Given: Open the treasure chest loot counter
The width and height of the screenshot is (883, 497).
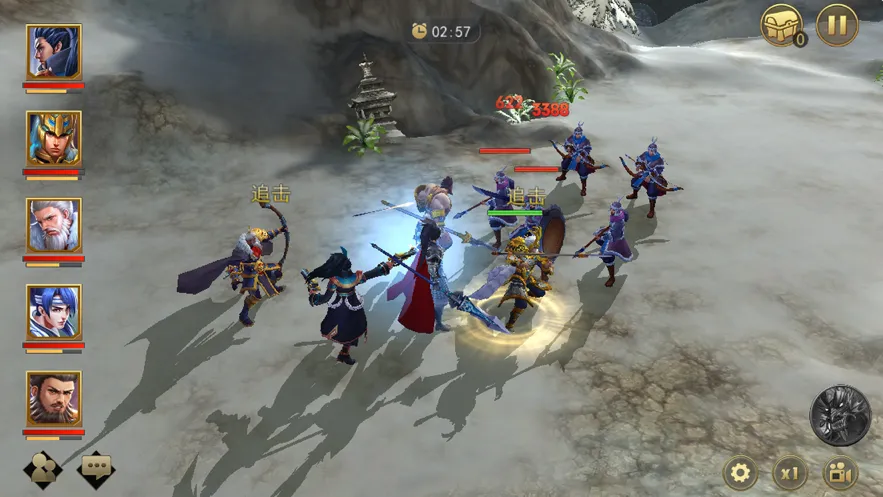Looking at the screenshot, I should point(782,25).
